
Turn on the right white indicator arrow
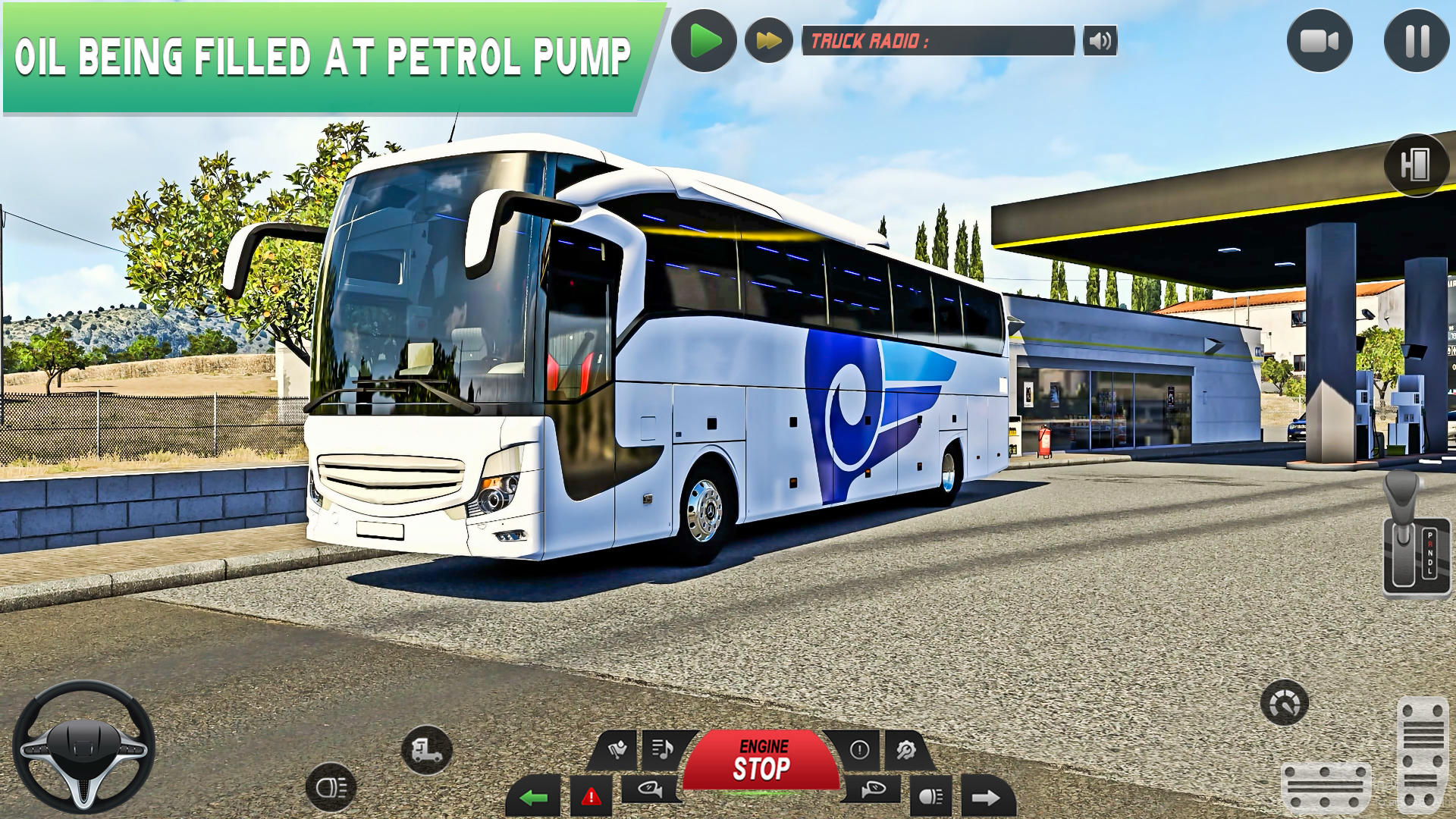click(986, 797)
